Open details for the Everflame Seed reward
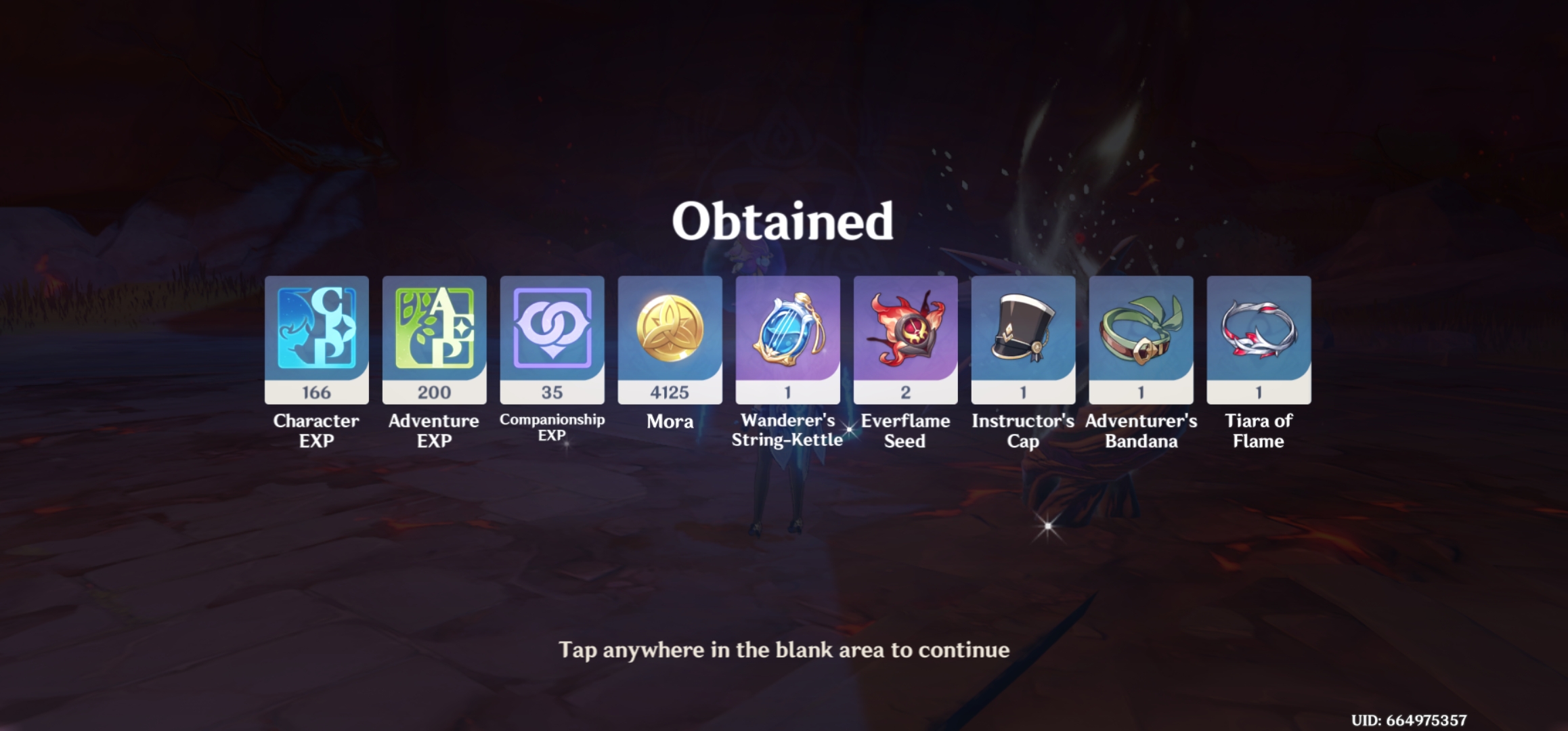Viewport: 1568px width, 731px height. [905, 338]
